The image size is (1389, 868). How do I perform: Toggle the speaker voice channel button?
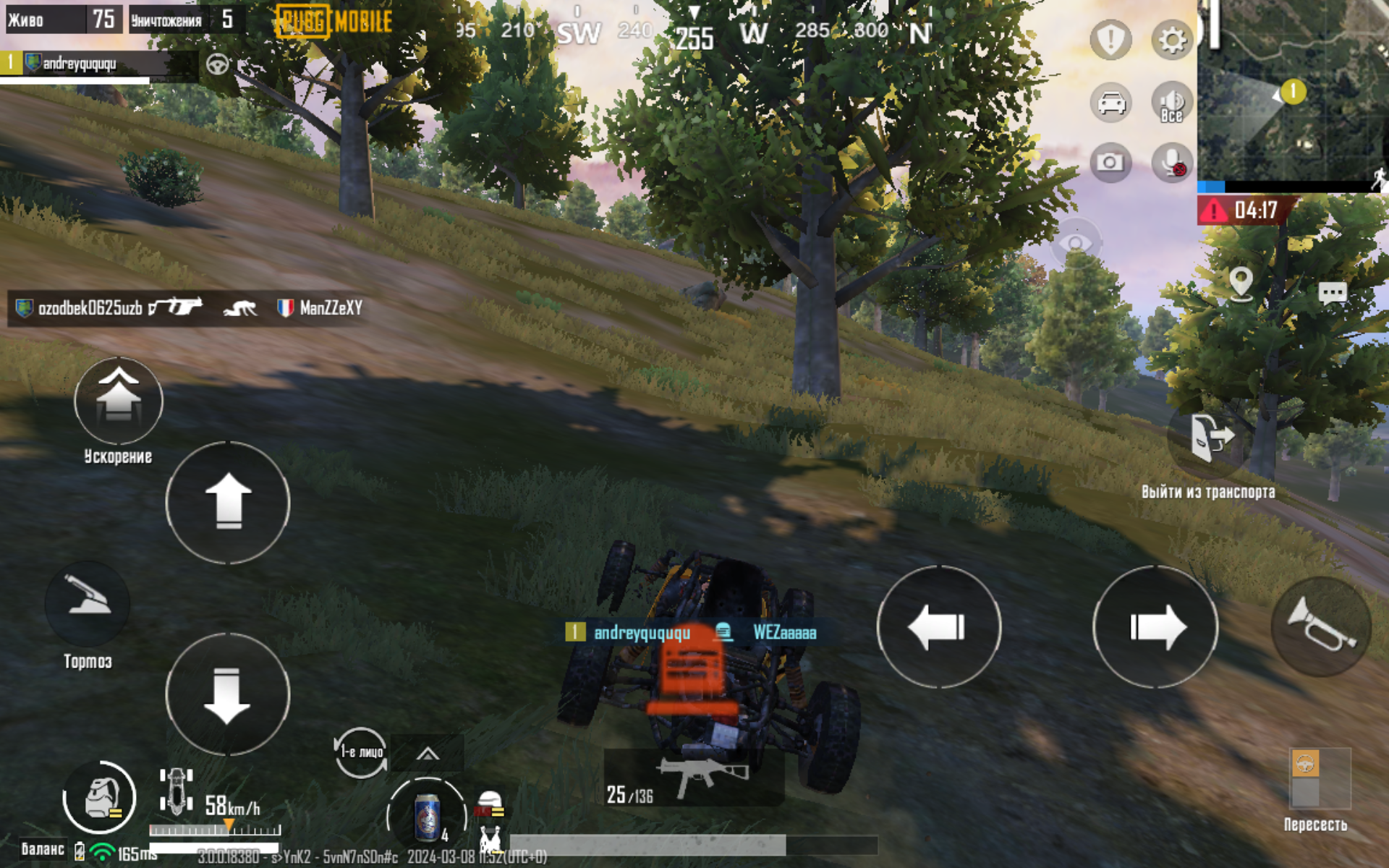click(x=1172, y=103)
